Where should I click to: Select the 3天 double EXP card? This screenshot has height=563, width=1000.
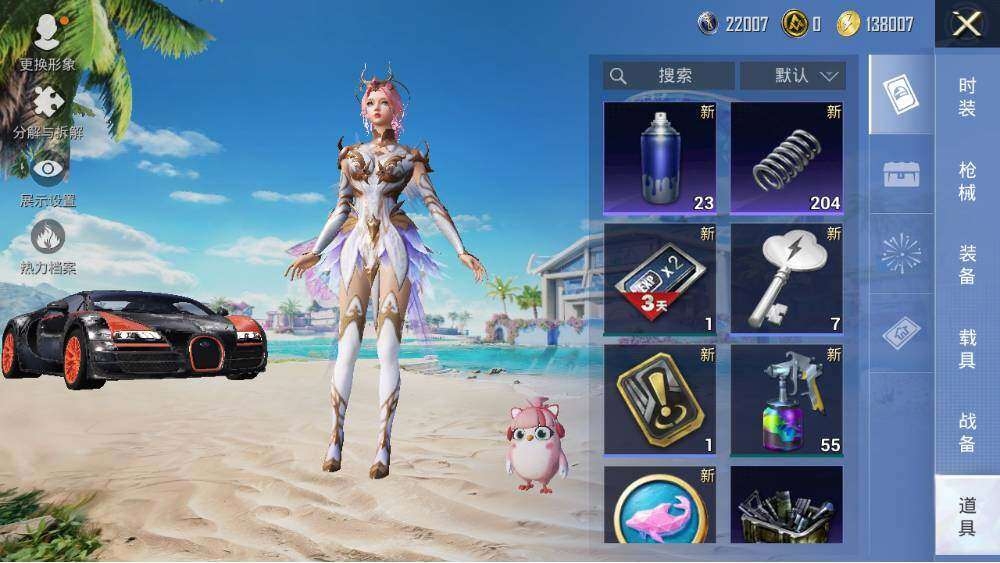click(660, 279)
